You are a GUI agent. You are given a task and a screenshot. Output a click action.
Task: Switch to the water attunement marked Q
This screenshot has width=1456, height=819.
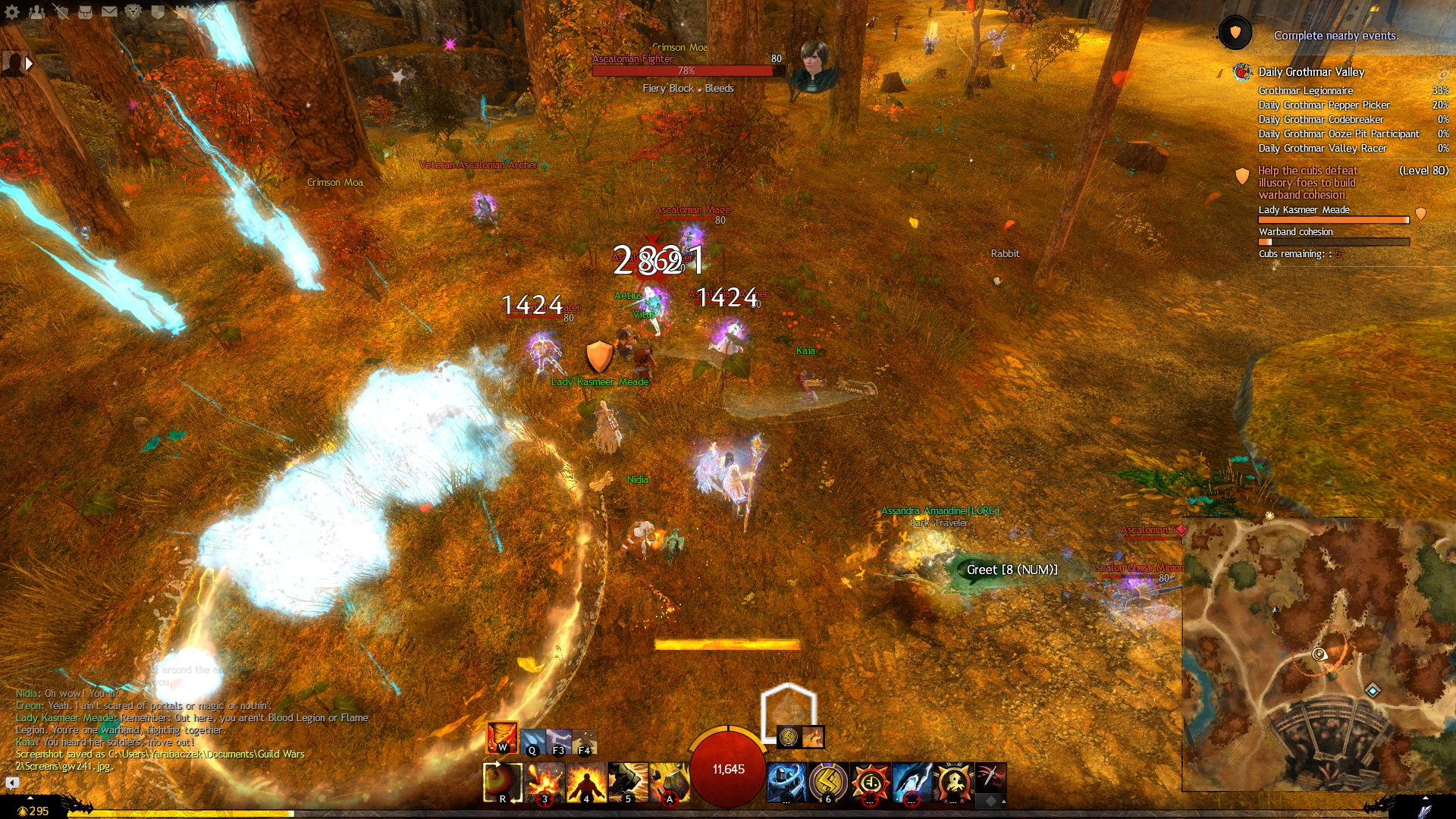(533, 742)
